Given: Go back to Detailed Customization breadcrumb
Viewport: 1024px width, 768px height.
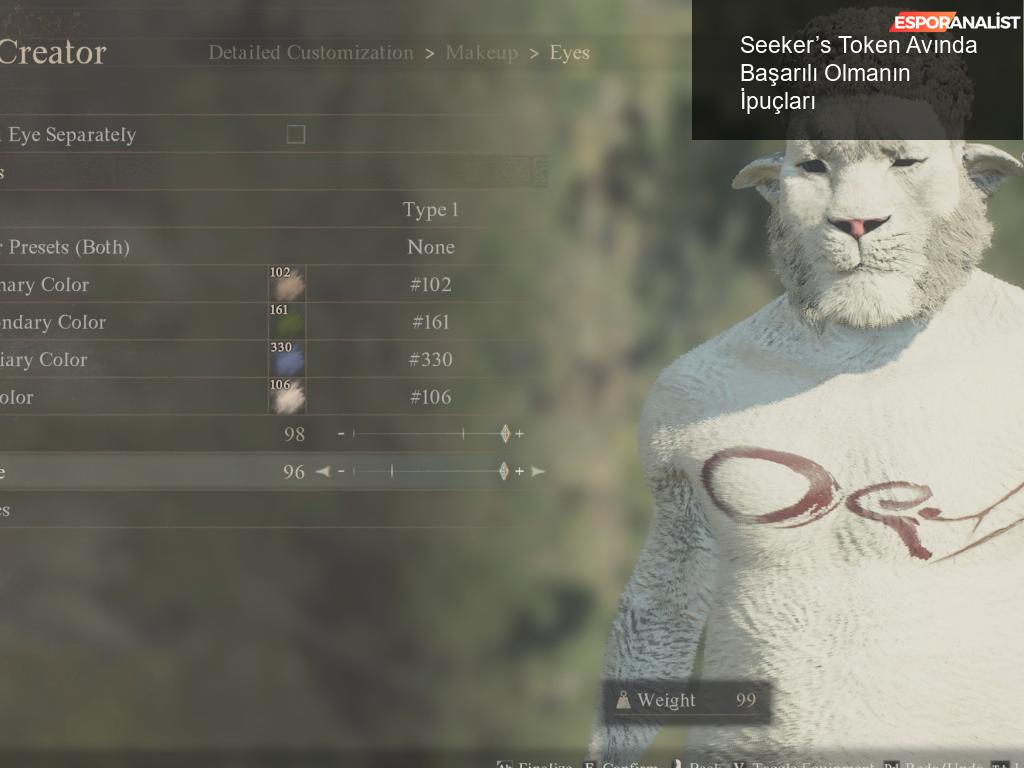Looking at the screenshot, I should 310,53.
